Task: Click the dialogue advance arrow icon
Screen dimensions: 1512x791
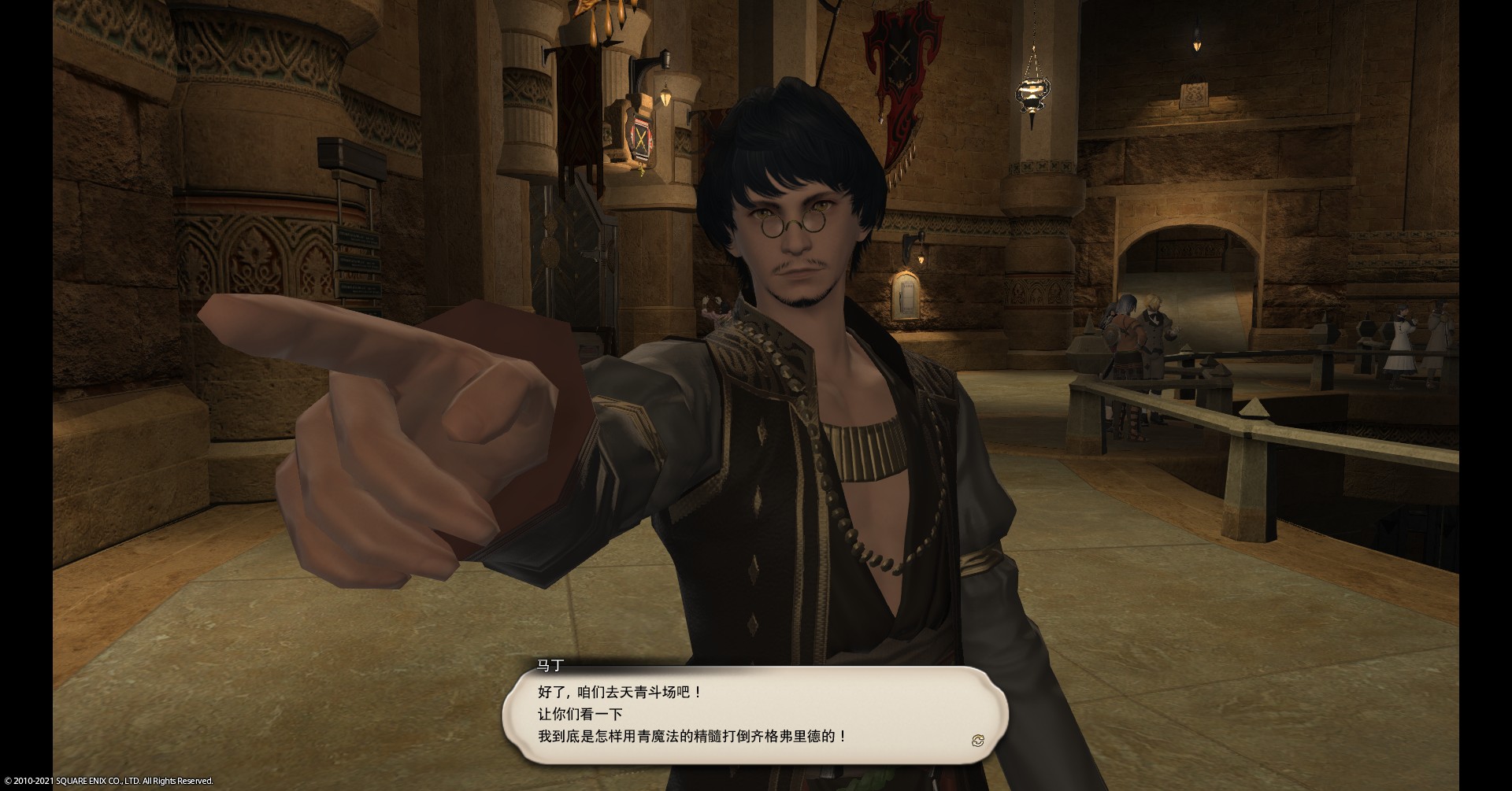Action: tap(978, 740)
